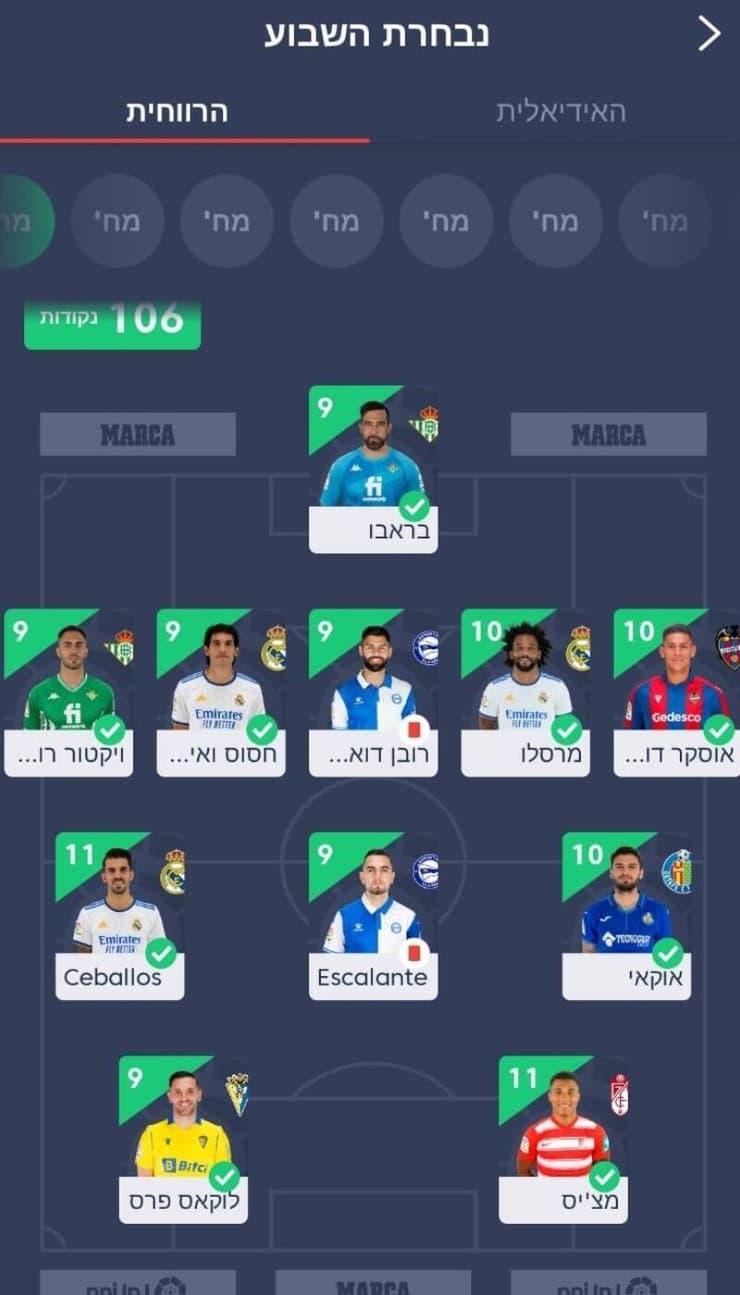Choose the אוסקר דו defender card
Image resolution: width=740 pixels, height=1295 pixels.
[x=676, y=692]
